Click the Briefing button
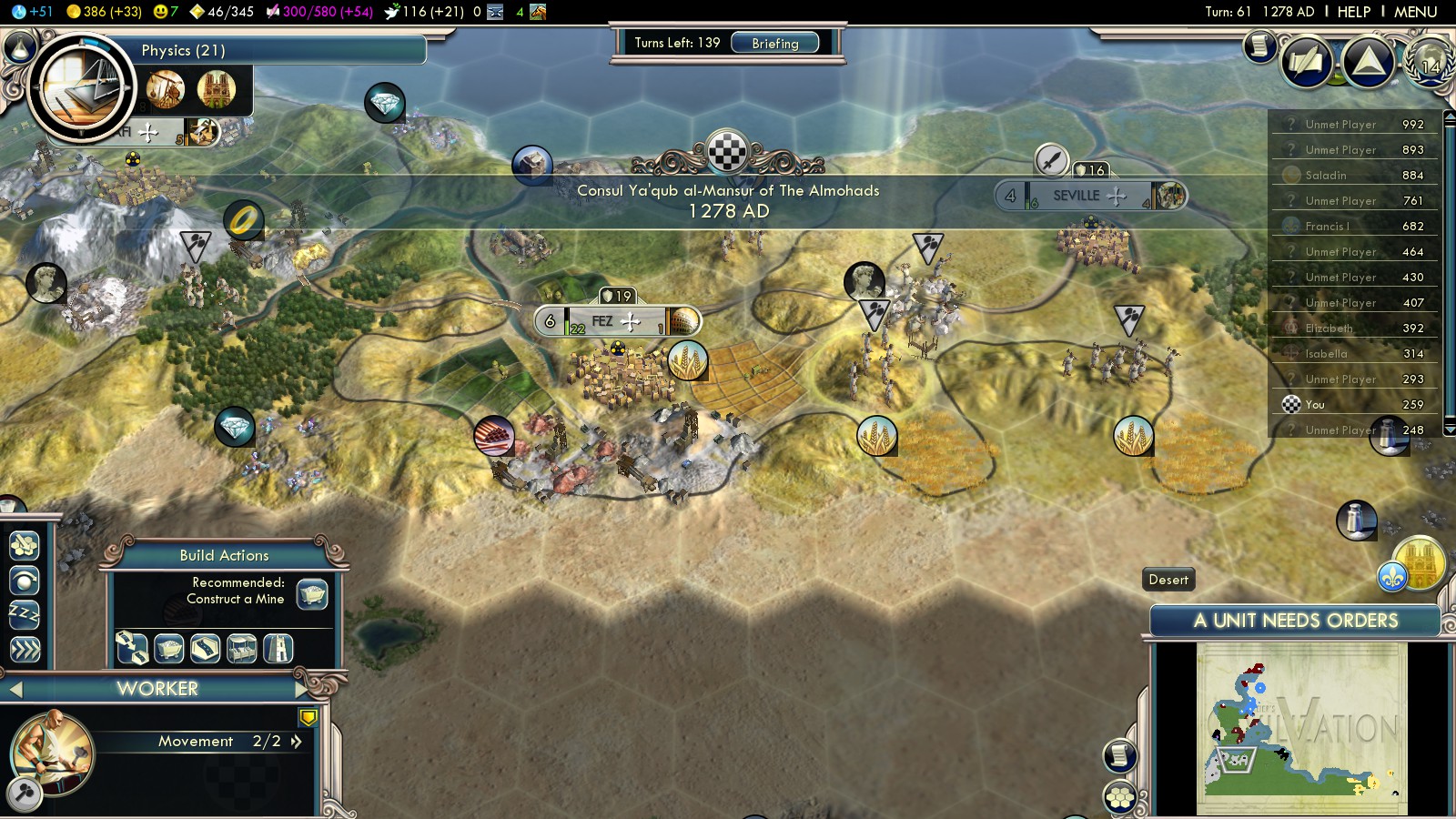 tap(774, 43)
